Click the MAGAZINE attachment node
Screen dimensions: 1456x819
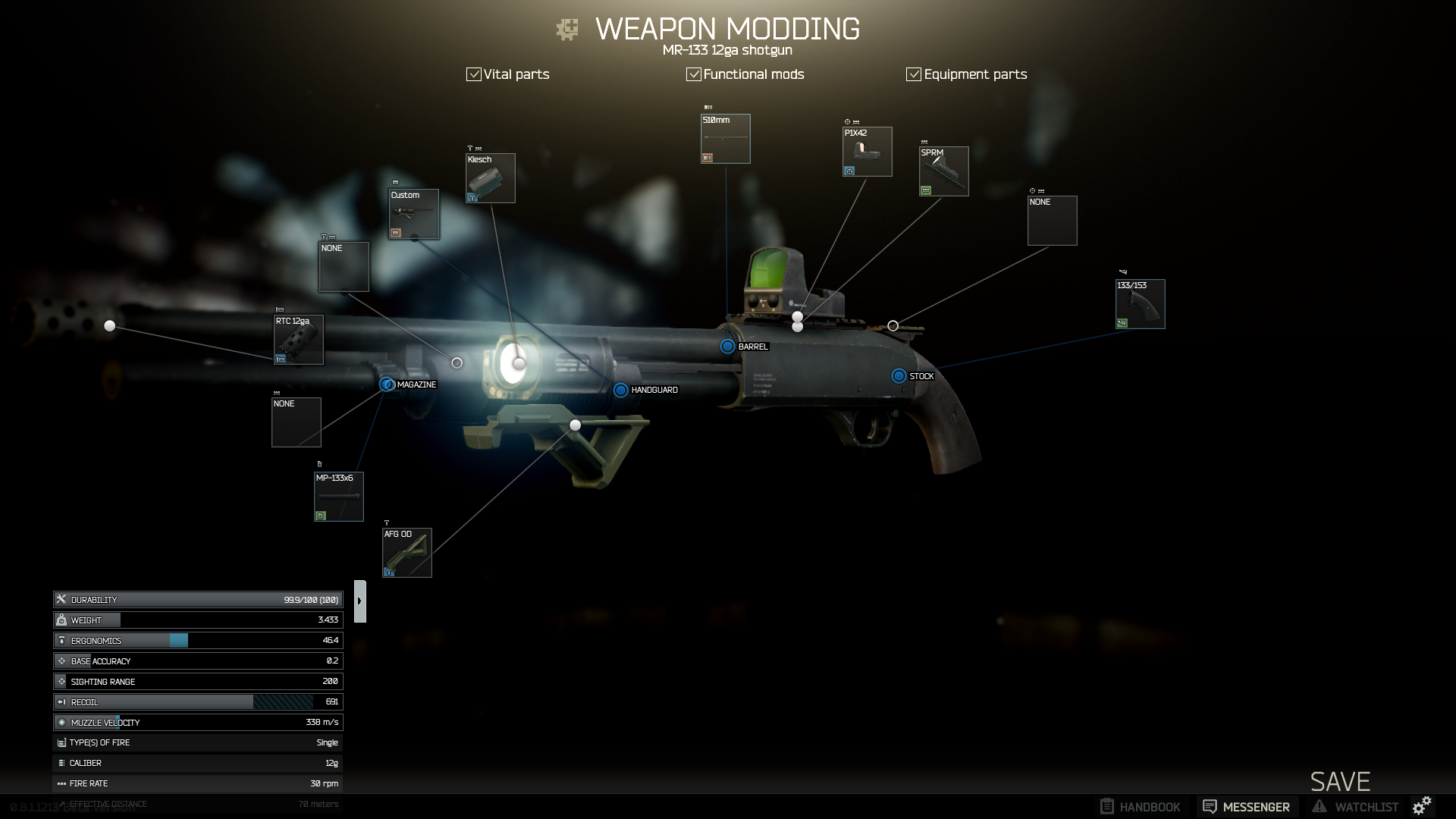[387, 384]
